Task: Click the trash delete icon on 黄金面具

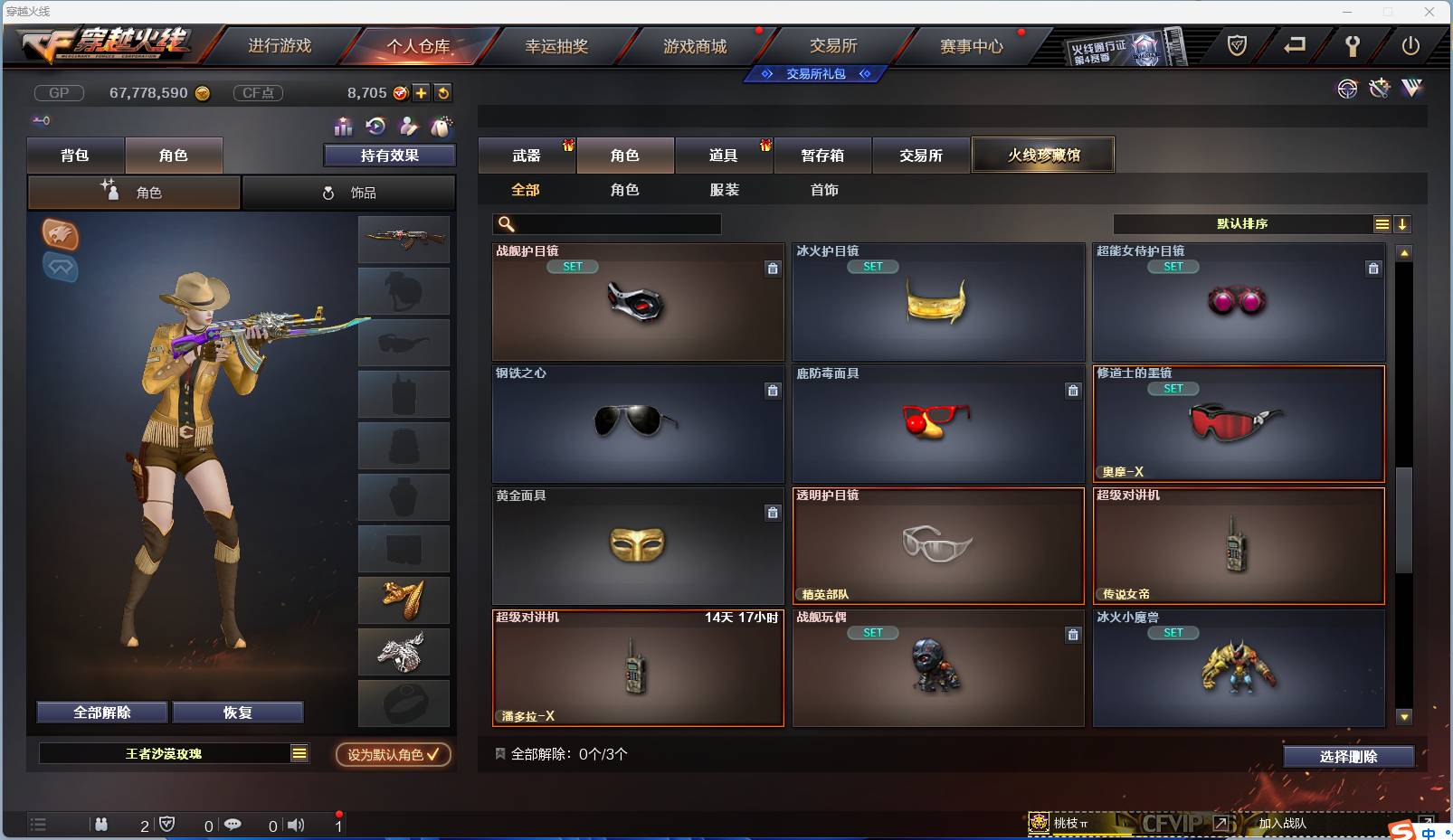Action: pos(774,513)
